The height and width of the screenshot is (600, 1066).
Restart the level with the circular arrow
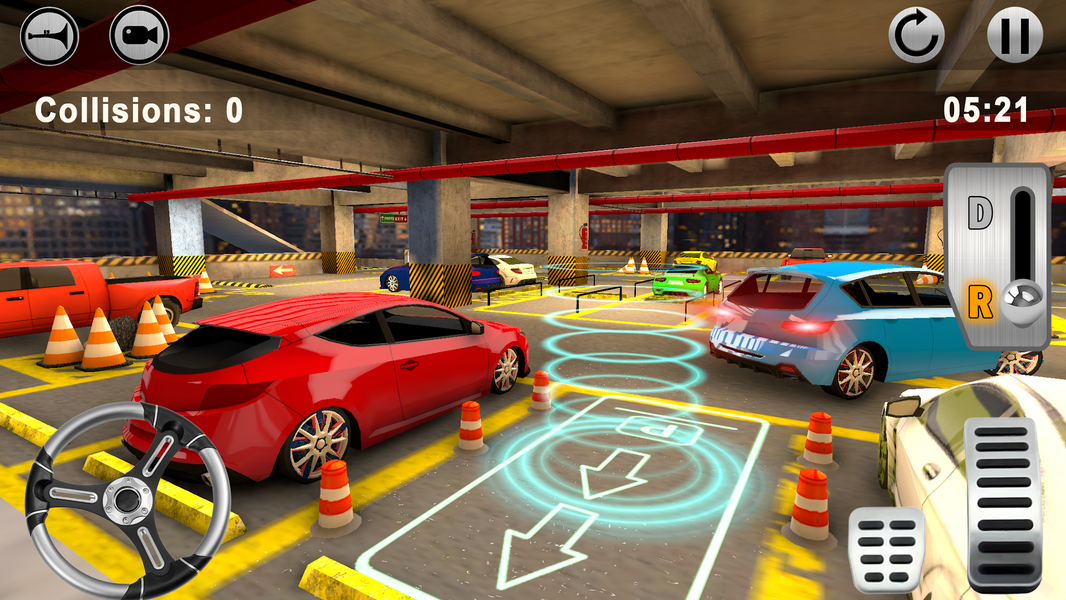click(917, 35)
